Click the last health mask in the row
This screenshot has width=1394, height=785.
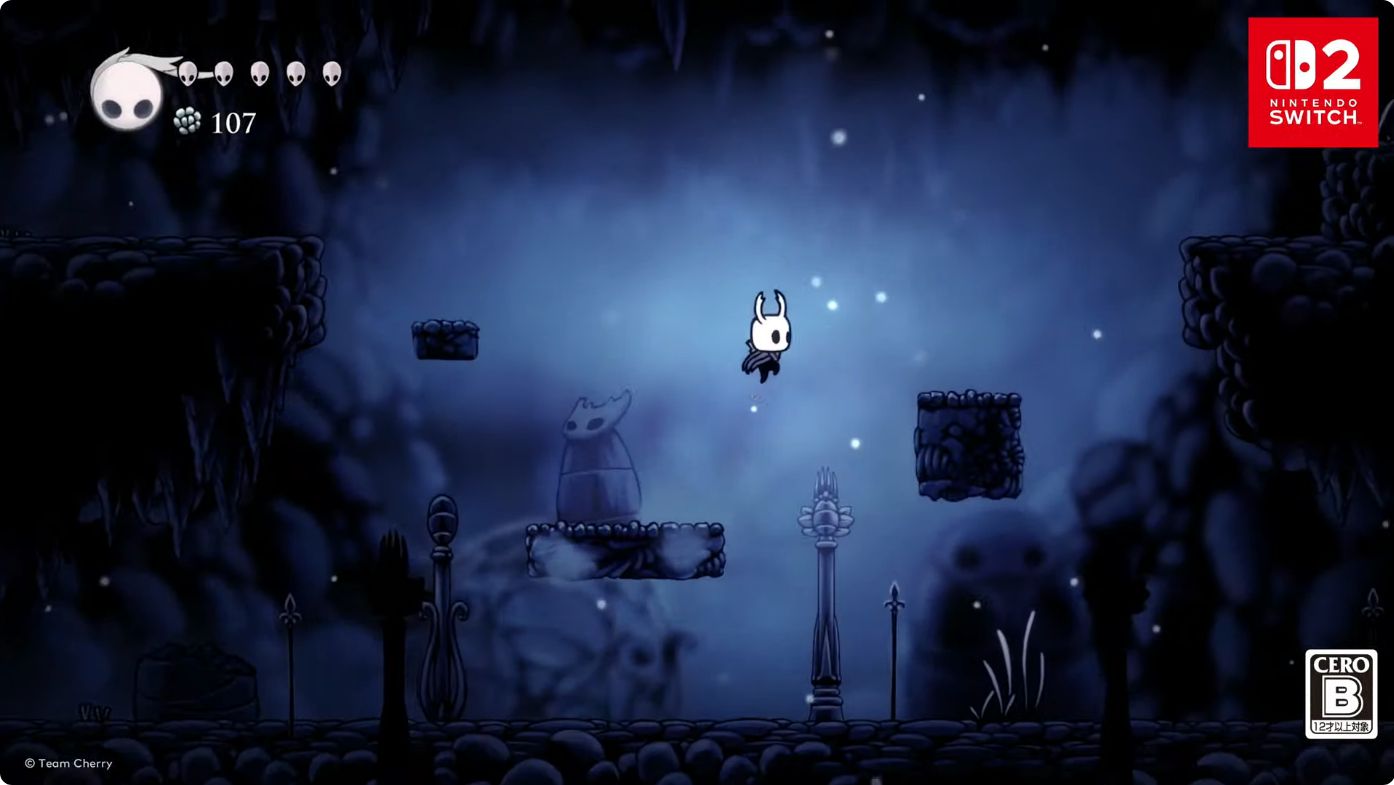(x=331, y=72)
